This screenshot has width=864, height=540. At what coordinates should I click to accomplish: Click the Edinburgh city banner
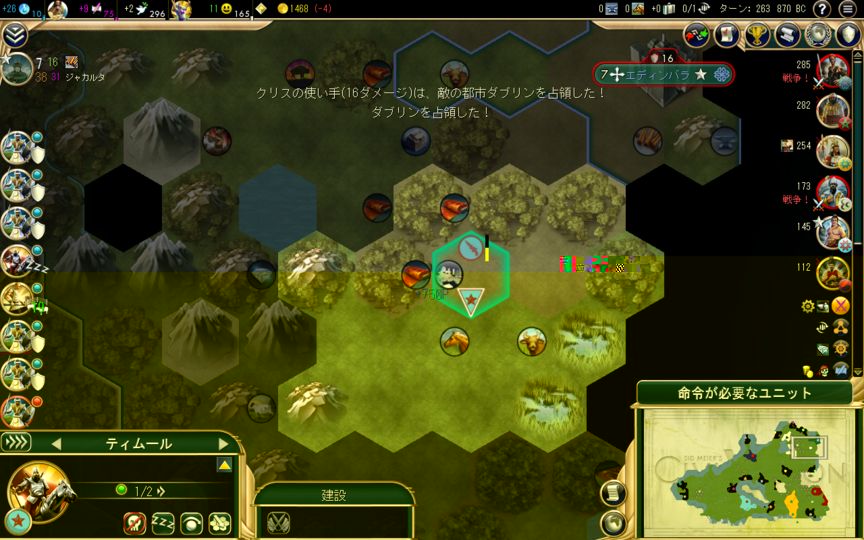tap(663, 75)
